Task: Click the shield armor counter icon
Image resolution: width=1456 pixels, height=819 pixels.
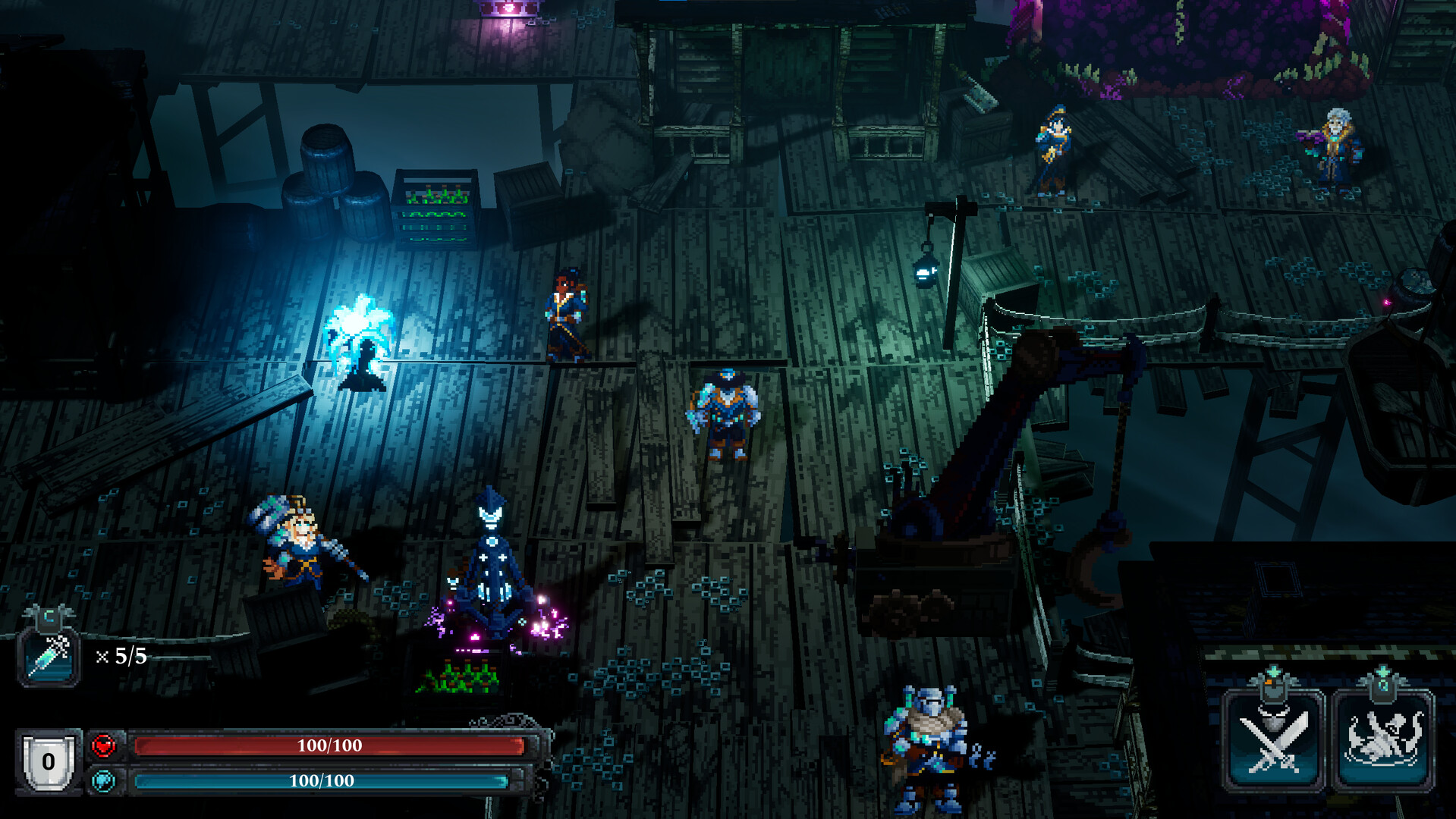Action: 49,759
